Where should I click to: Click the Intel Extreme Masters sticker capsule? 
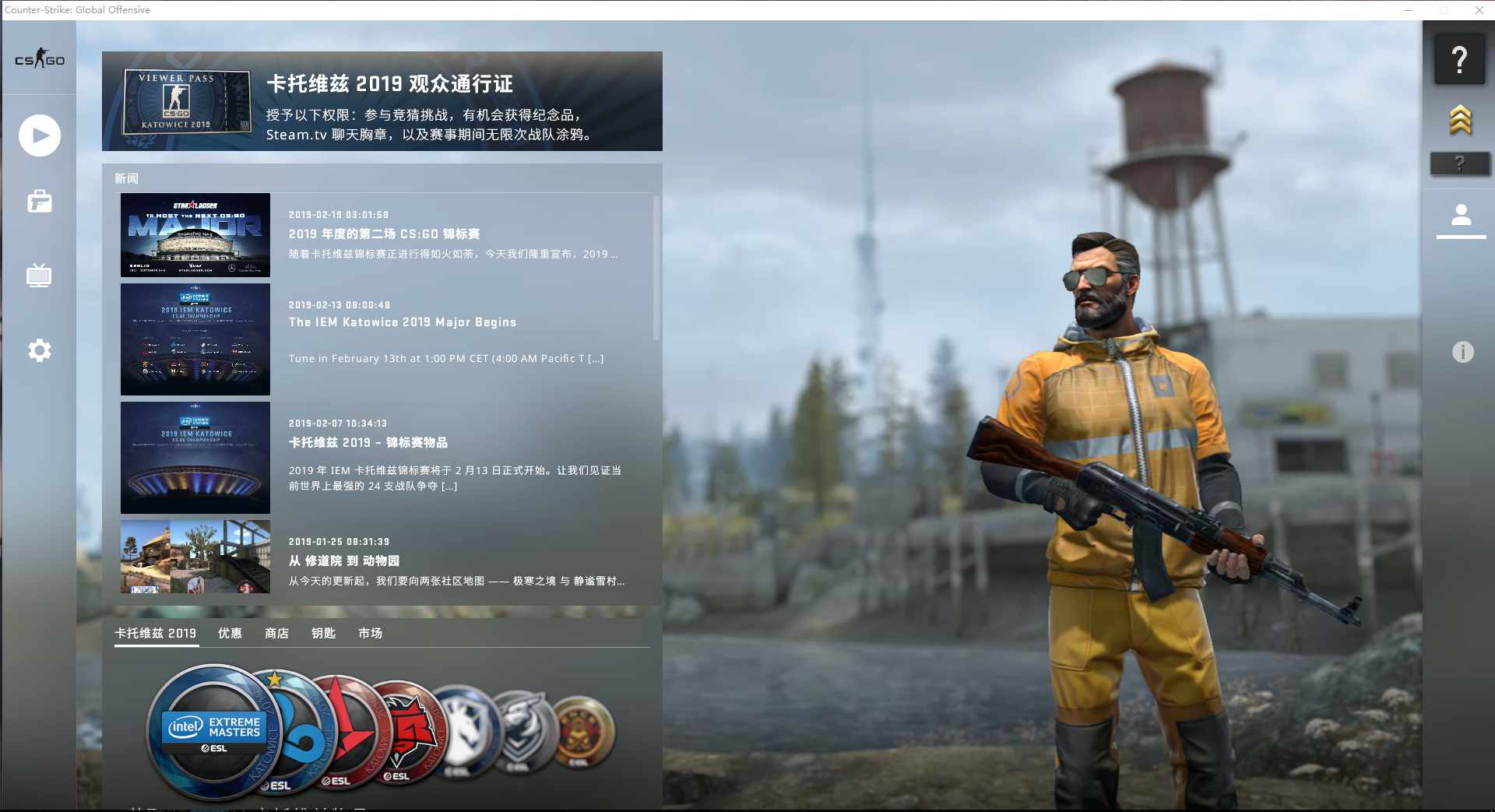[x=209, y=732]
